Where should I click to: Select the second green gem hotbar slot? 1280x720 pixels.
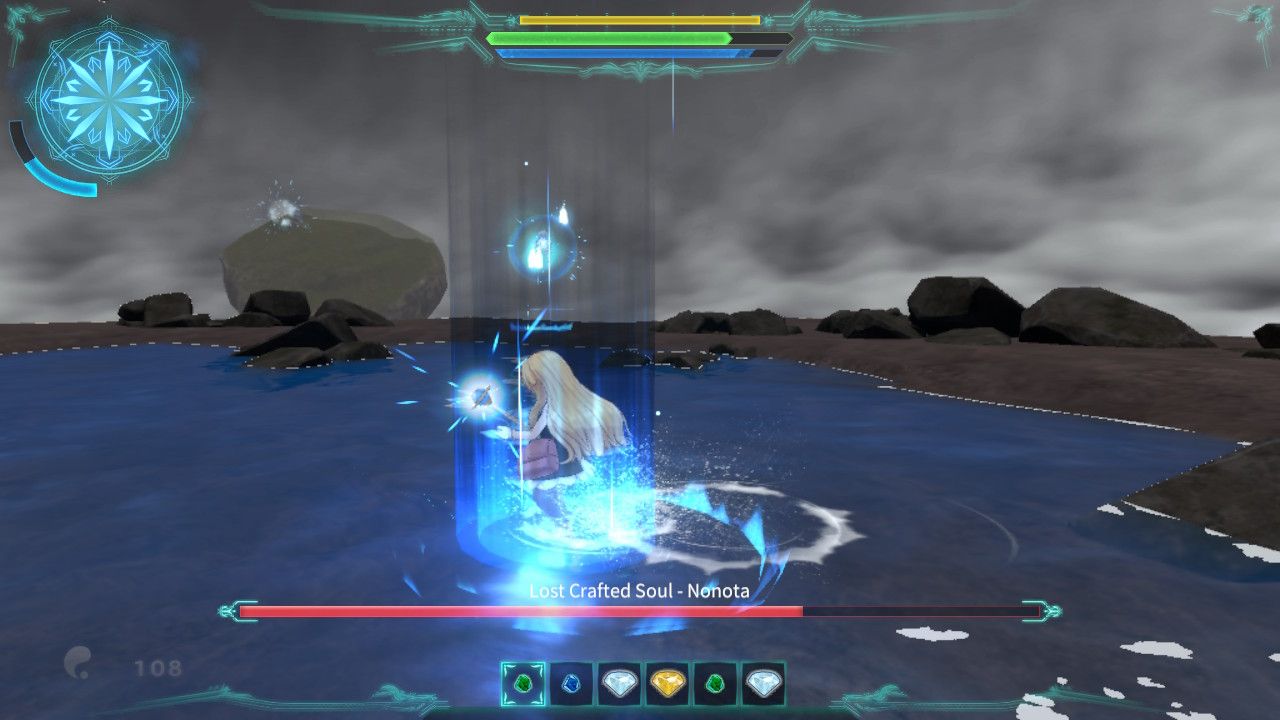coord(717,683)
